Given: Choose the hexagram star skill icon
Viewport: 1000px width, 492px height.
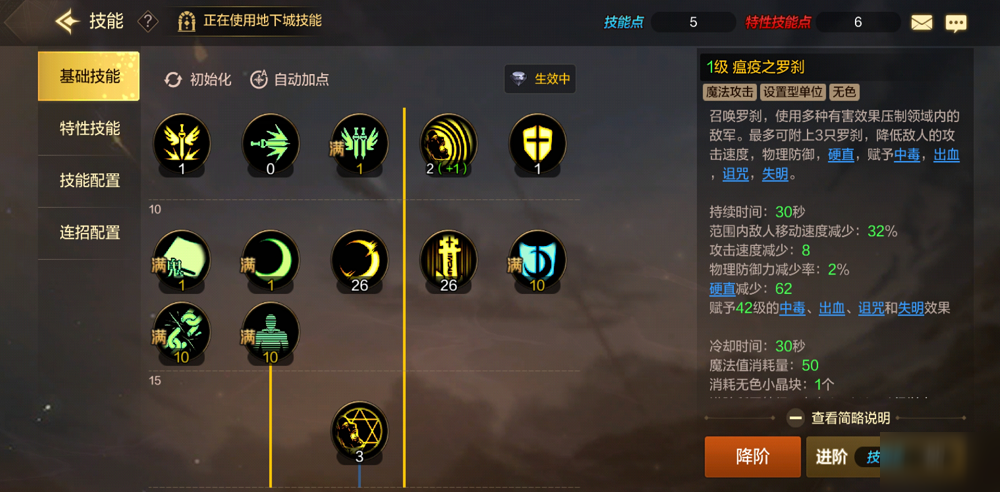Looking at the screenshot, I should point(359,431).
